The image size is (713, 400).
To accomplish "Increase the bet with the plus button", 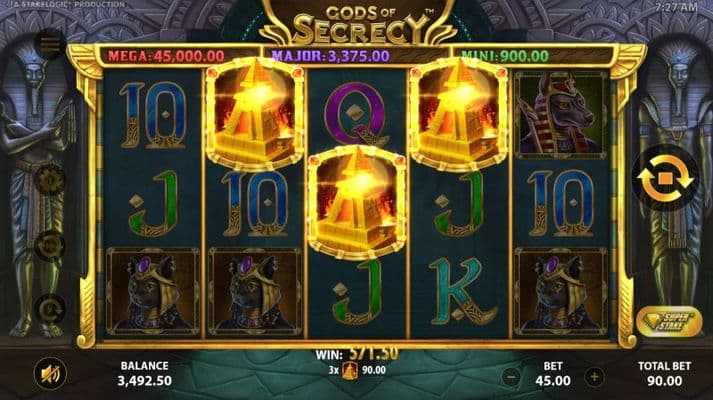I will tap(595, 377).
